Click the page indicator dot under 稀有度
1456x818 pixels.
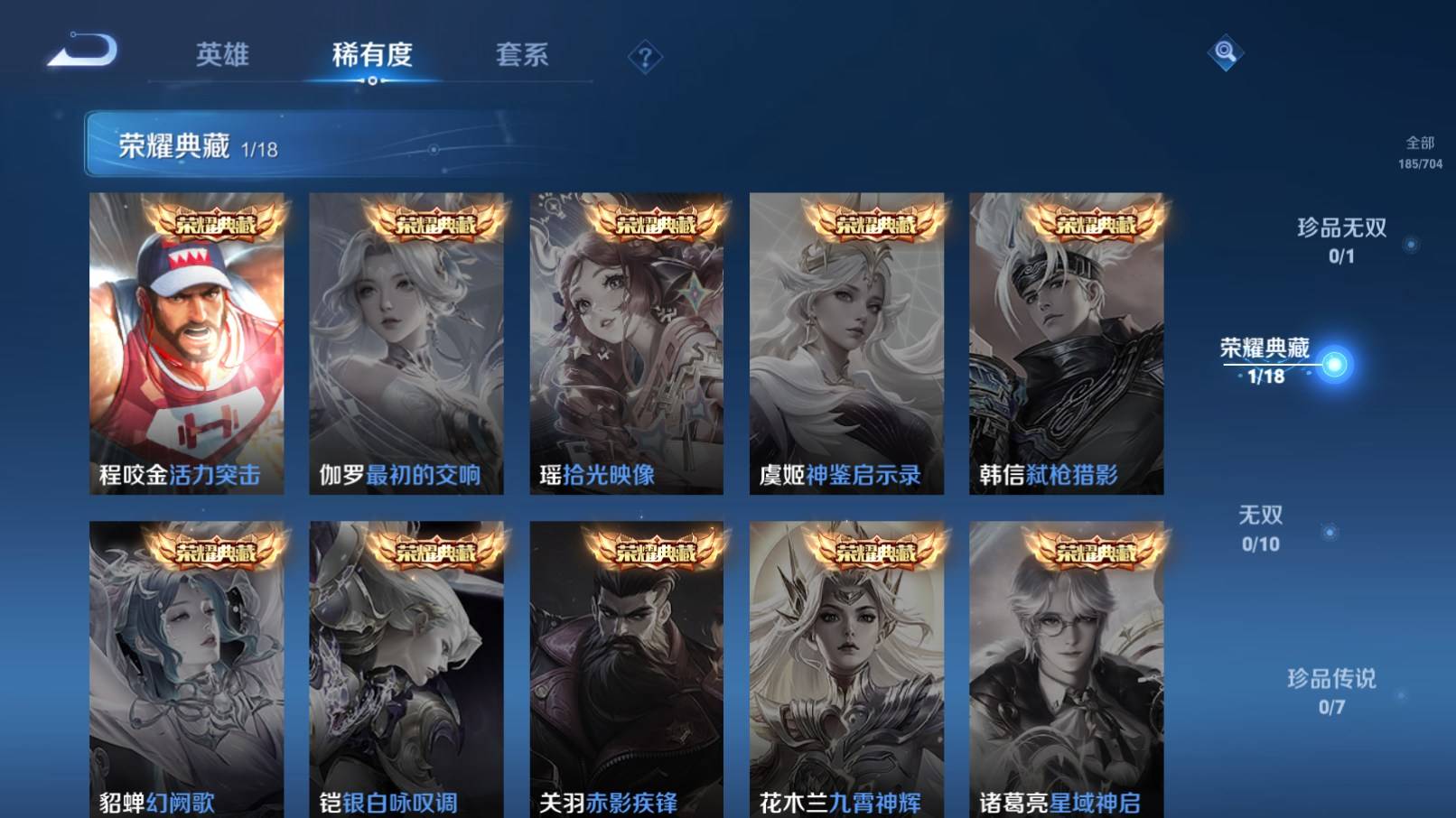377,83
